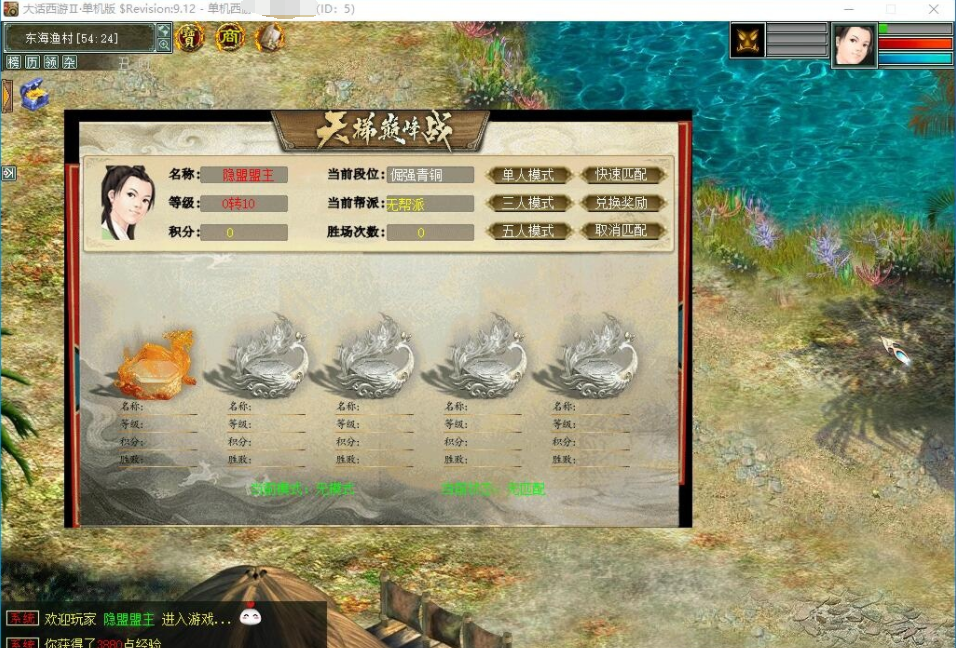Image resolution: width=956 pixels, height=648 pixels.
Task: Choose the 三人模式 three-player mode
Action: (528, 203)
